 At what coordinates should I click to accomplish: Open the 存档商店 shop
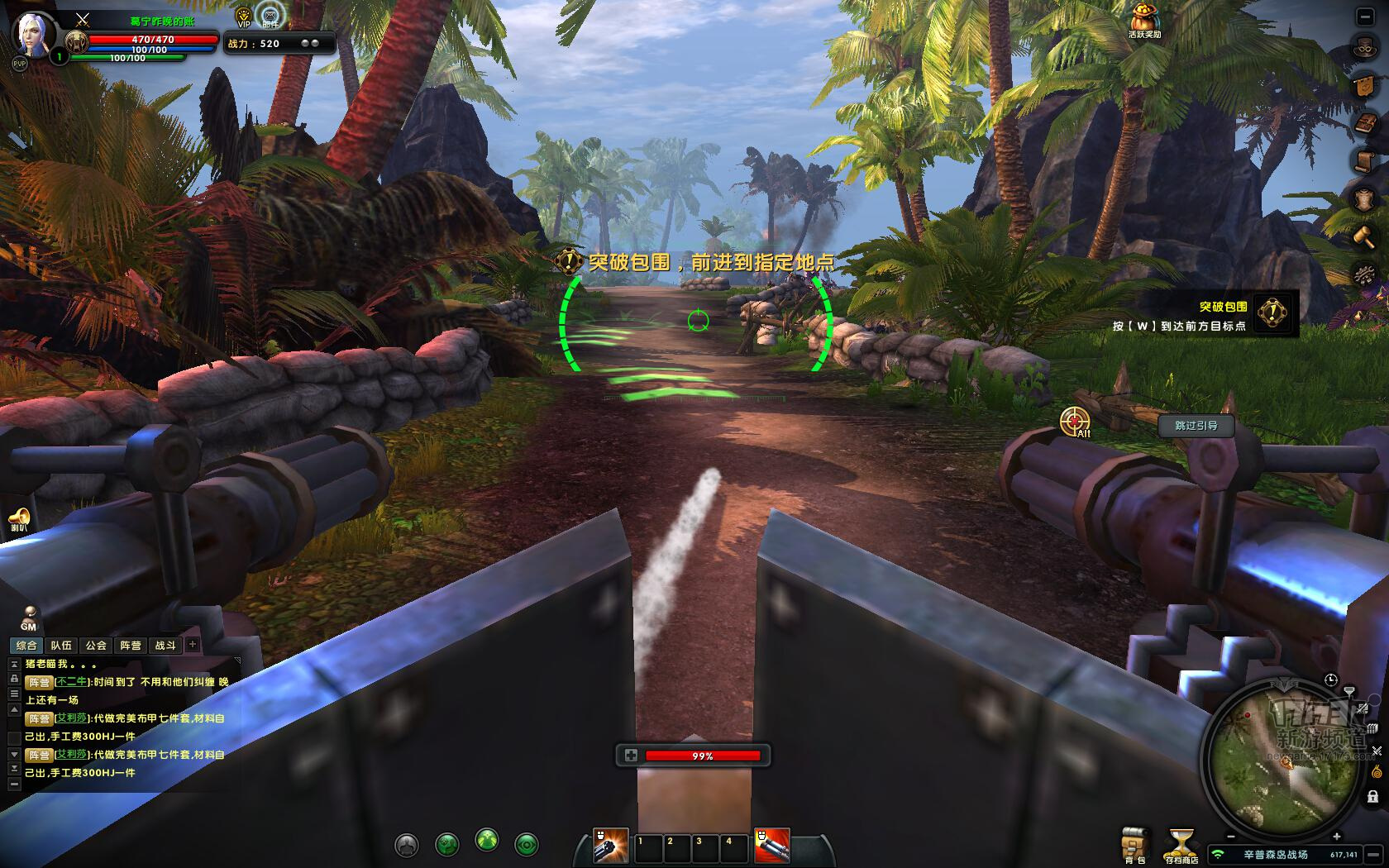(x=1181, y=844)
